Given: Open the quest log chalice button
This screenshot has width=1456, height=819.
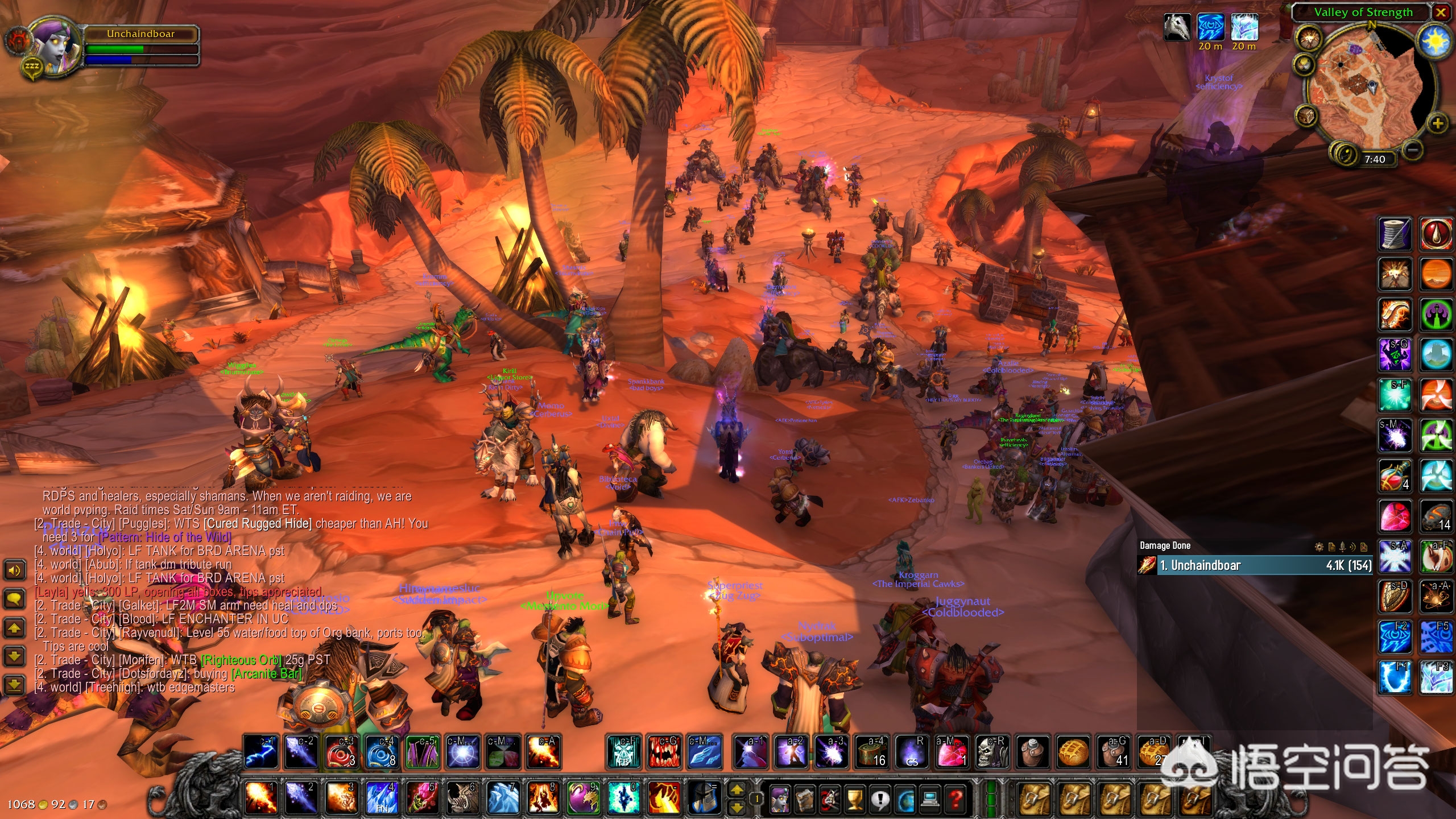Looking at the screenshot, I should (855, 800).
